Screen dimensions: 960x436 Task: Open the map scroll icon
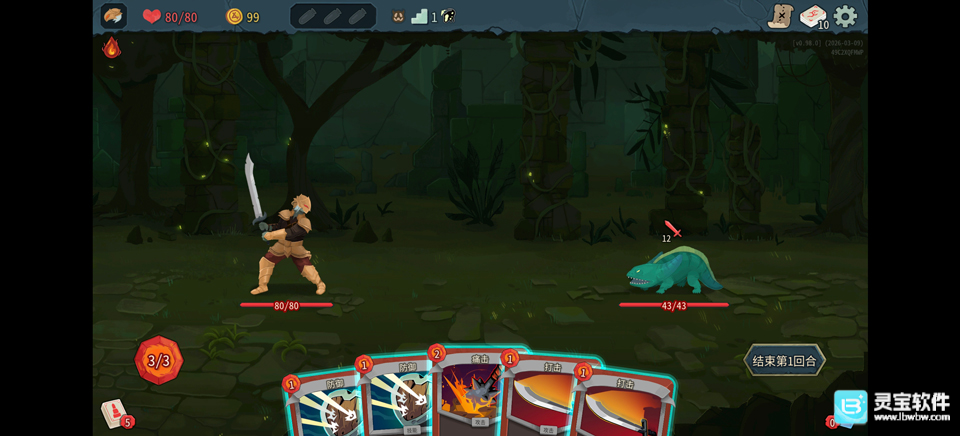coord(780,16)
